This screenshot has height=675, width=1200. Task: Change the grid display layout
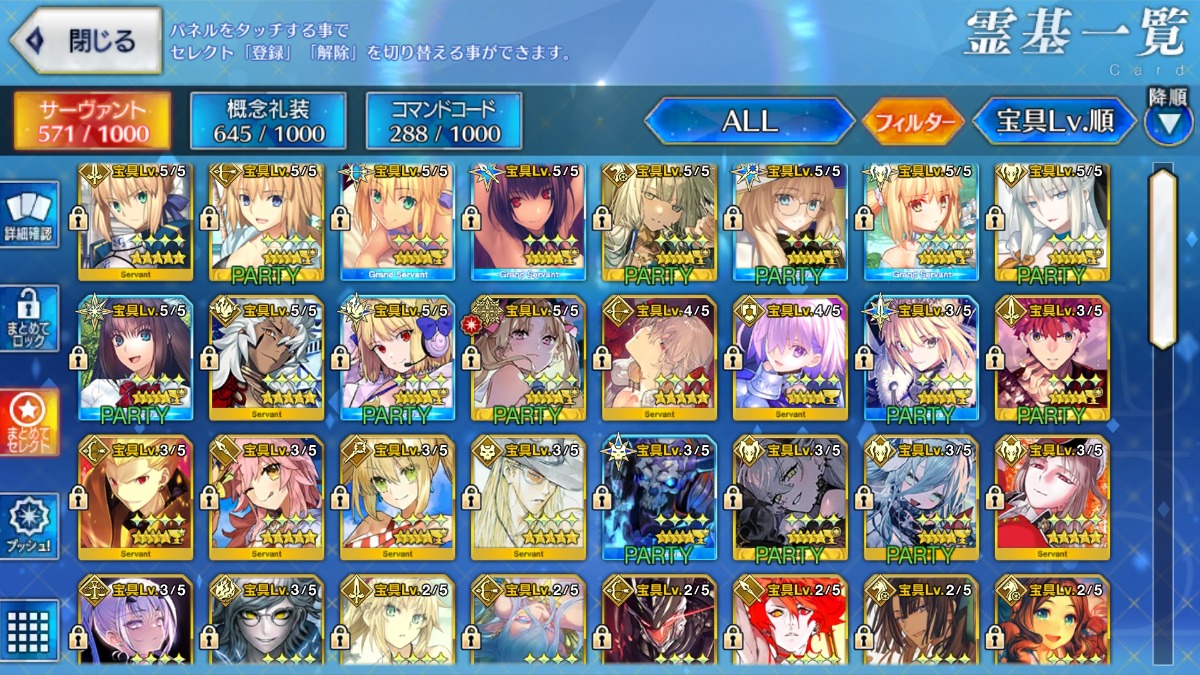(29, 629)
